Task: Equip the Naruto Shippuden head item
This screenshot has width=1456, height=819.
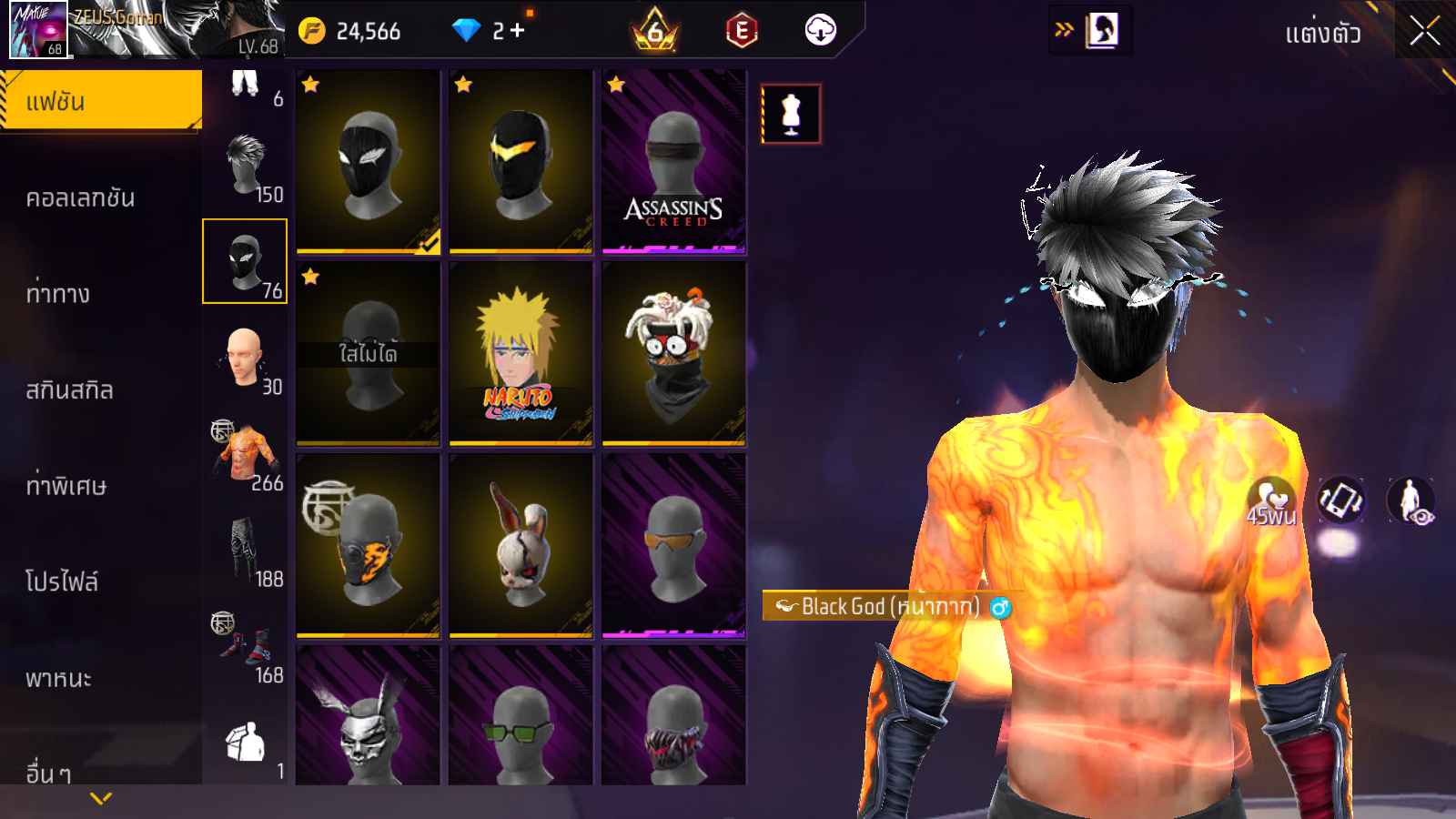Action: 521,354
